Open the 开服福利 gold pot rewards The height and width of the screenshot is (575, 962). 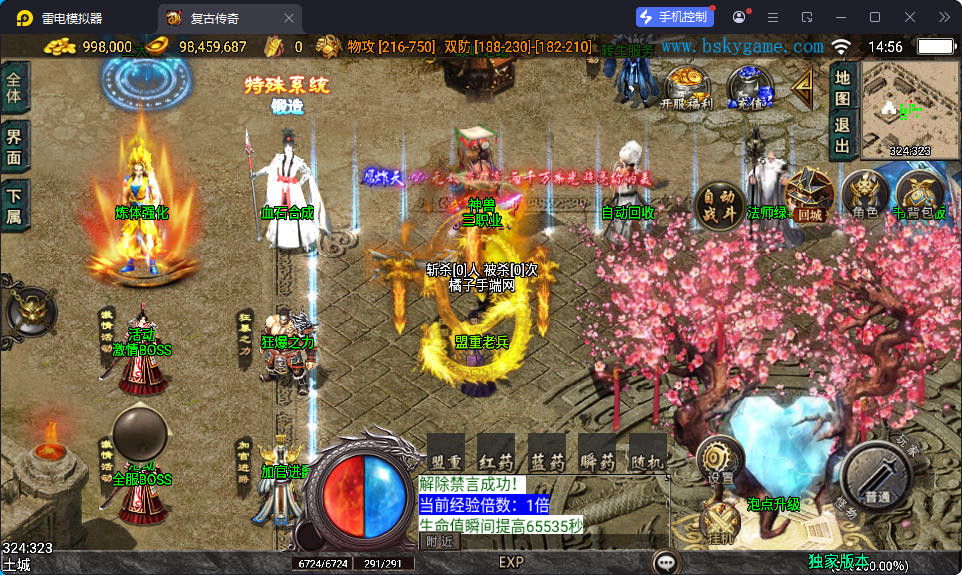[686, 84]
